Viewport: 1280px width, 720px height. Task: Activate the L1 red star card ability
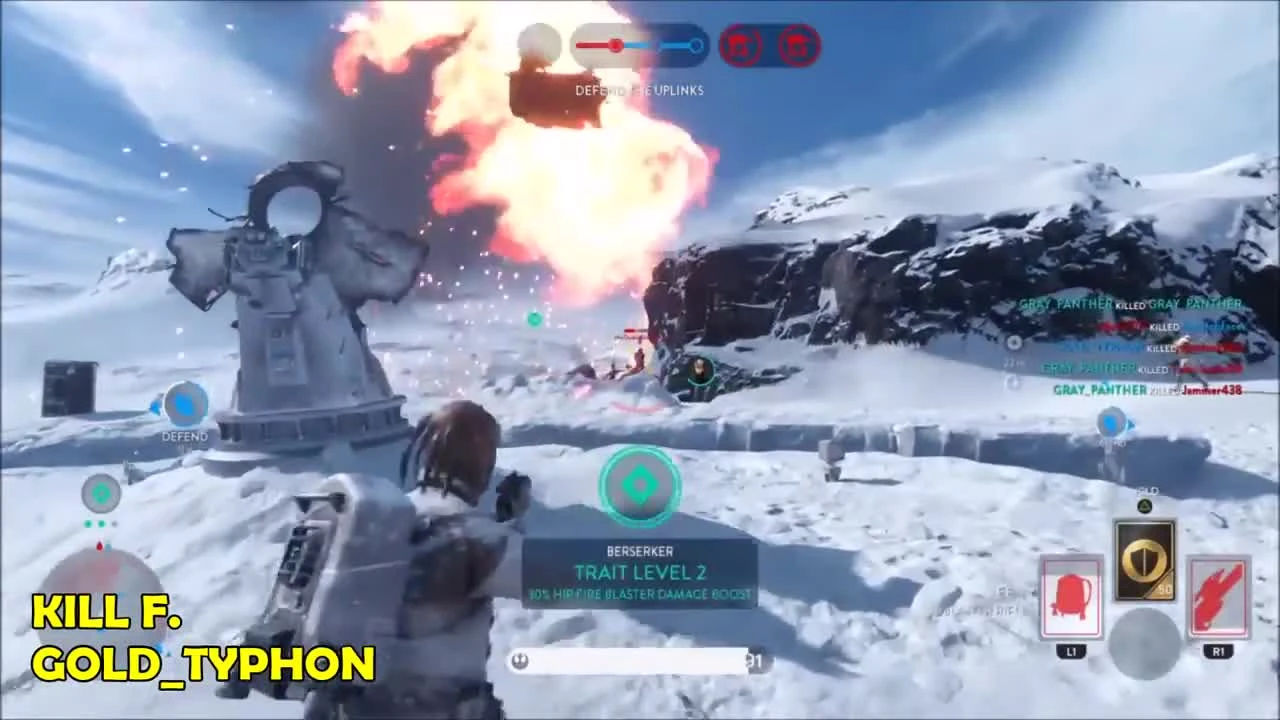(1071, 597)
